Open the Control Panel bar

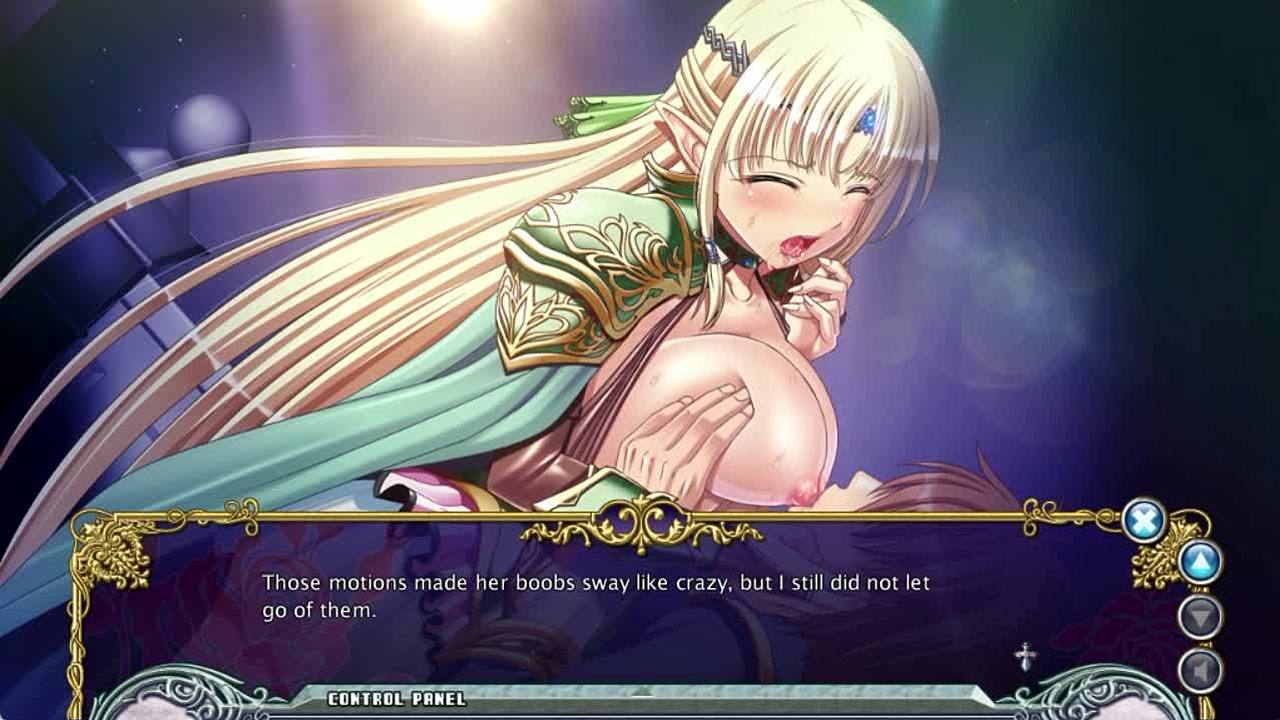tap(397, 698)
